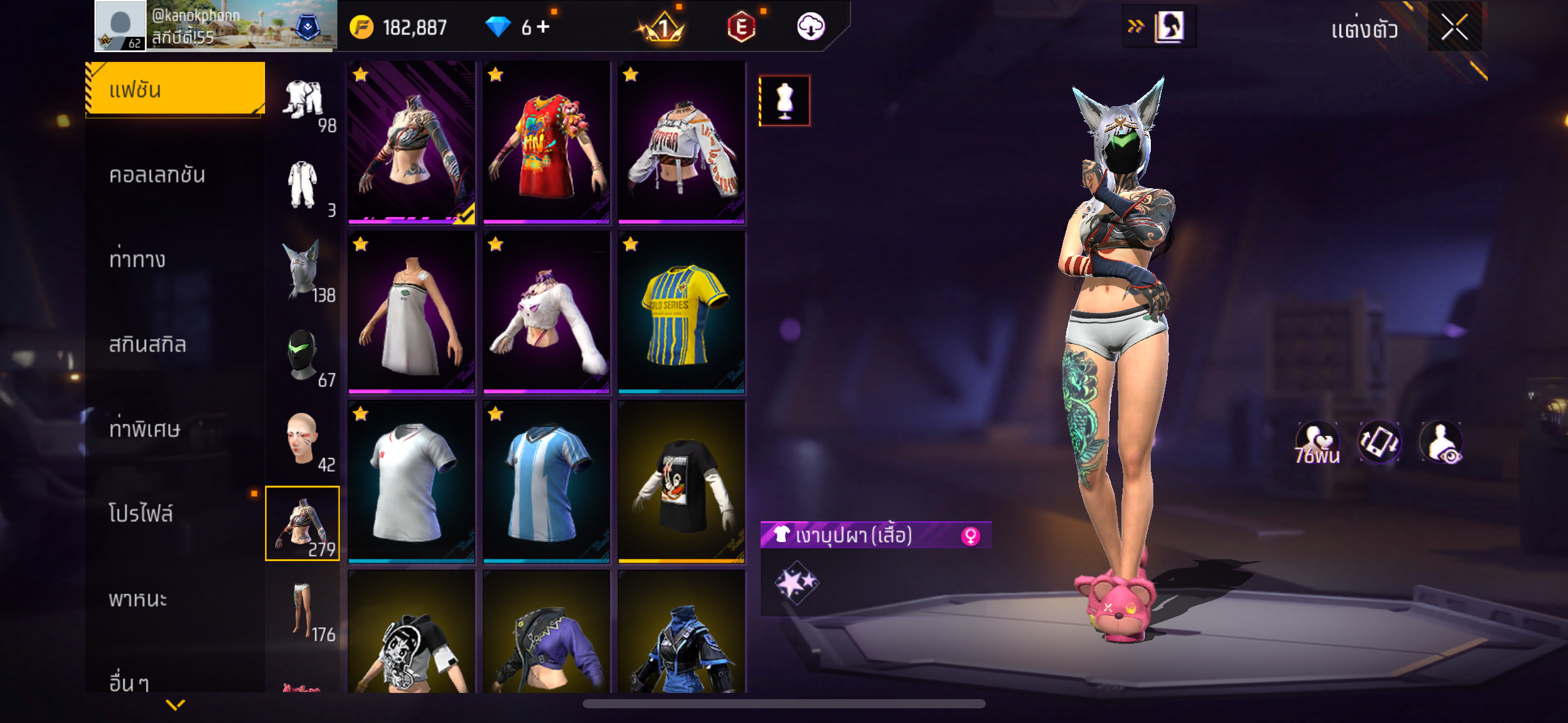Toggle the character view eye icon
Image resolution: width=1568 pixels, height=723 pixels.
(x=1441, y=442)
